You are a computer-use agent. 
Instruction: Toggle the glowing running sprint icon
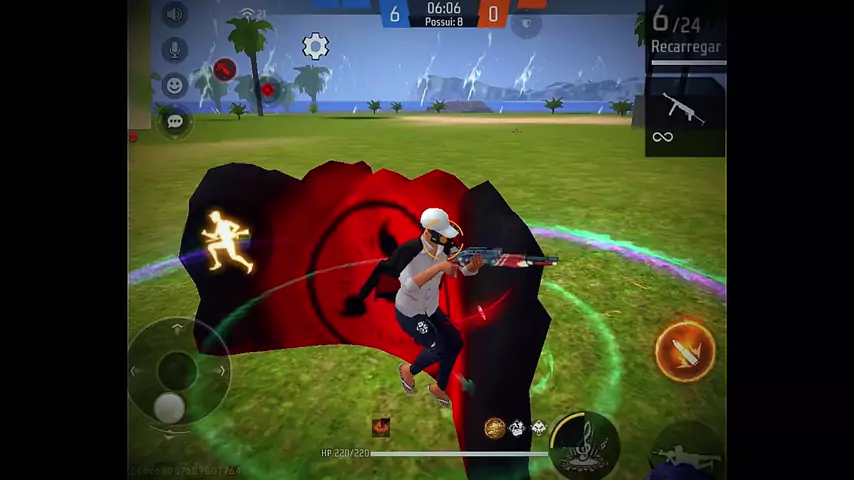pos(227,240)
